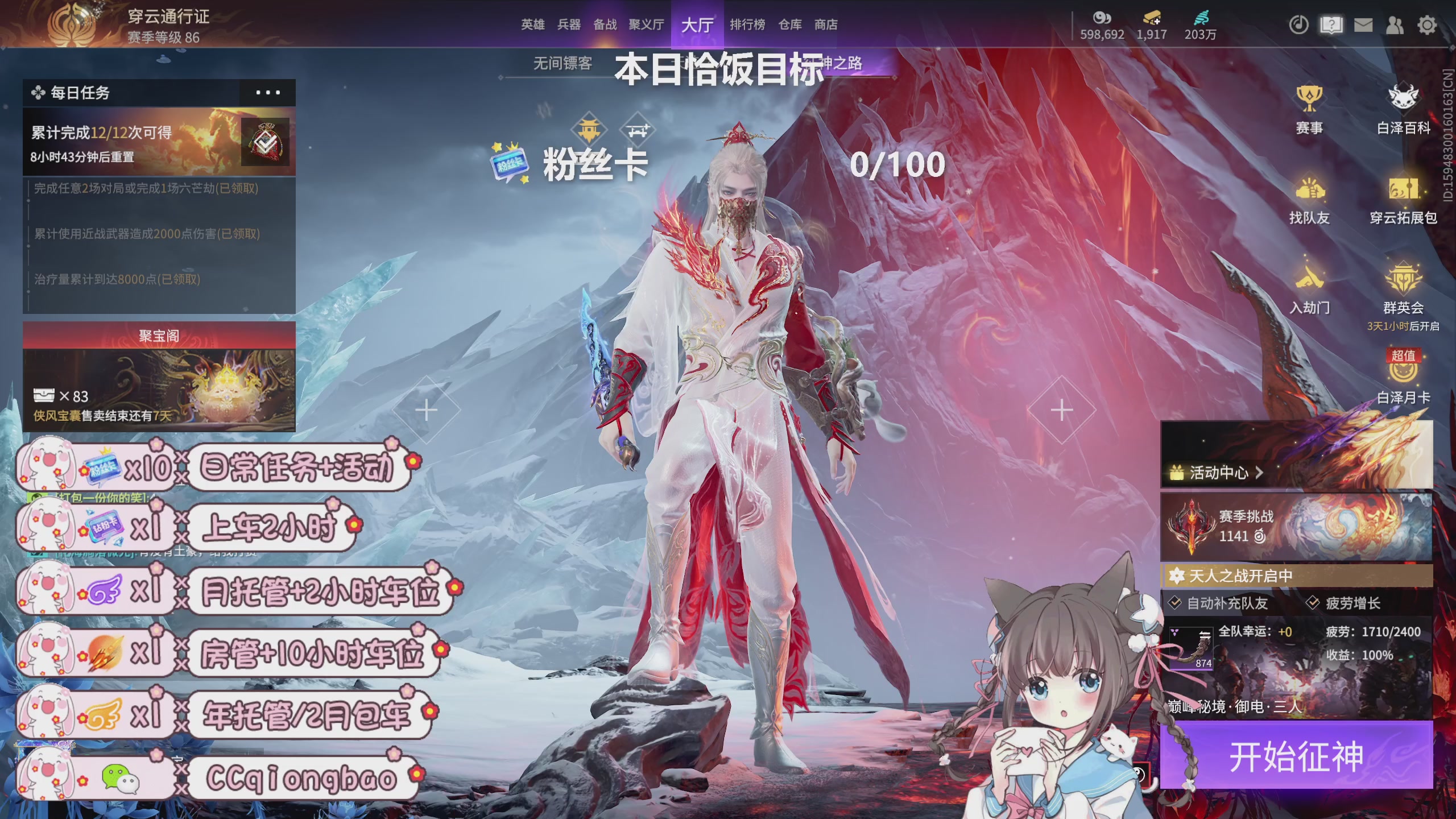Image resolution: width=1456 pixels, height=819 pixels.
Task: Open the mail inbox envelope
Action: pos(1364,26)
